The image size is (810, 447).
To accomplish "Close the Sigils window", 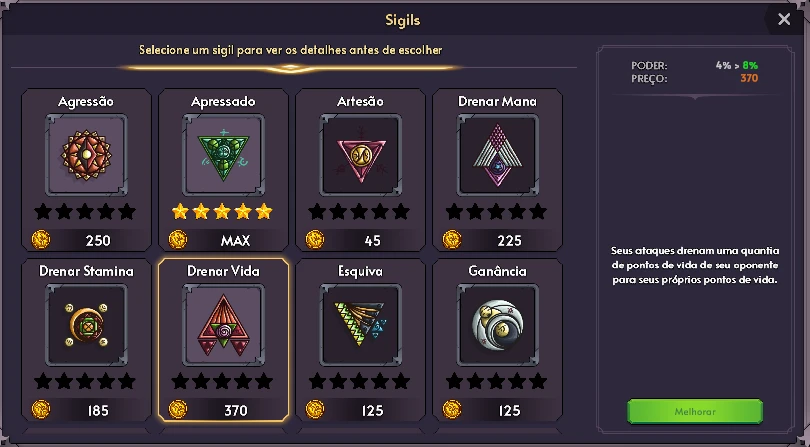I will (x=783, y=19).
